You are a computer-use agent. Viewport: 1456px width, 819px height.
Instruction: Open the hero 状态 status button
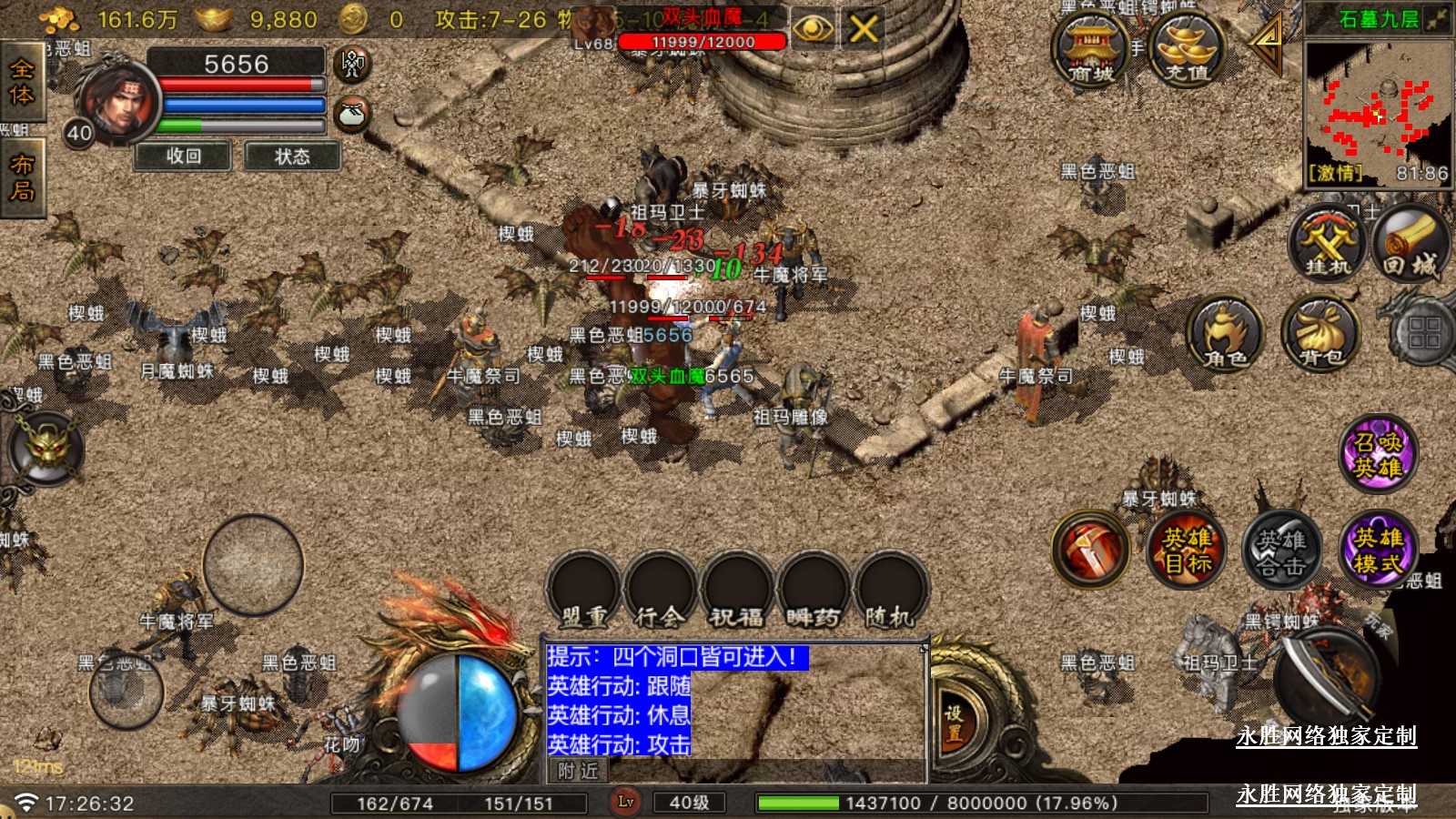292,157
